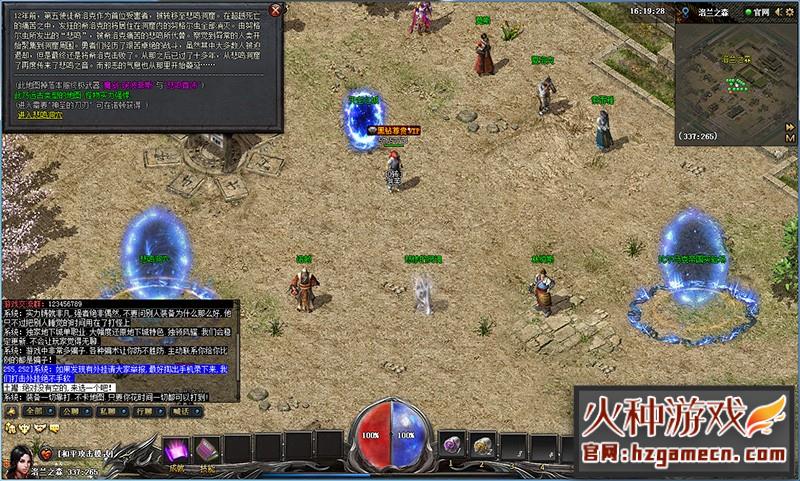Click the 官网 button above minimap
The width and height of the screenshot is (800, 481).
pos(760,10)
